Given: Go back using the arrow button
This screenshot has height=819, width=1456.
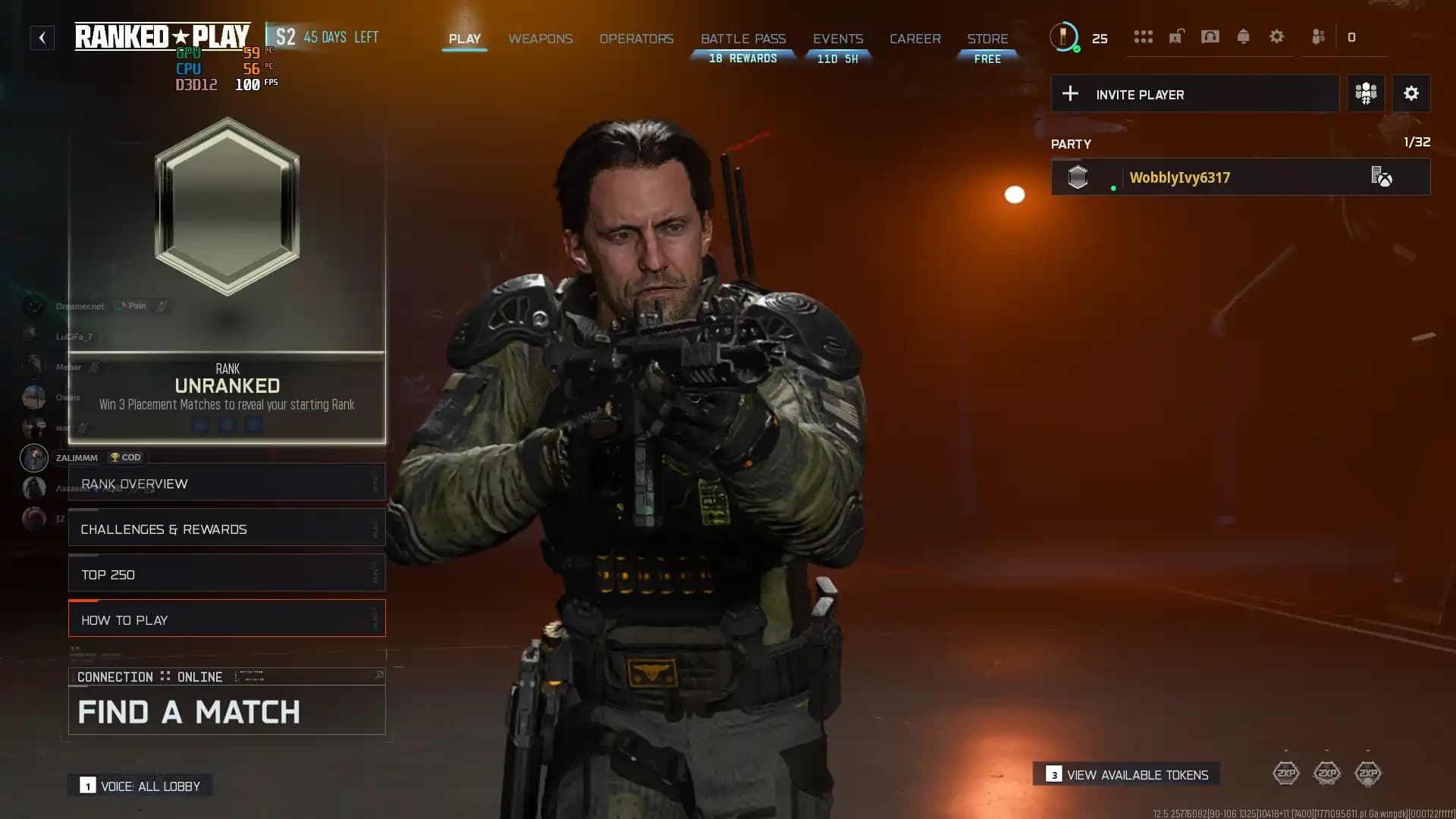Looking at the screenshot, I should [42, 37].
